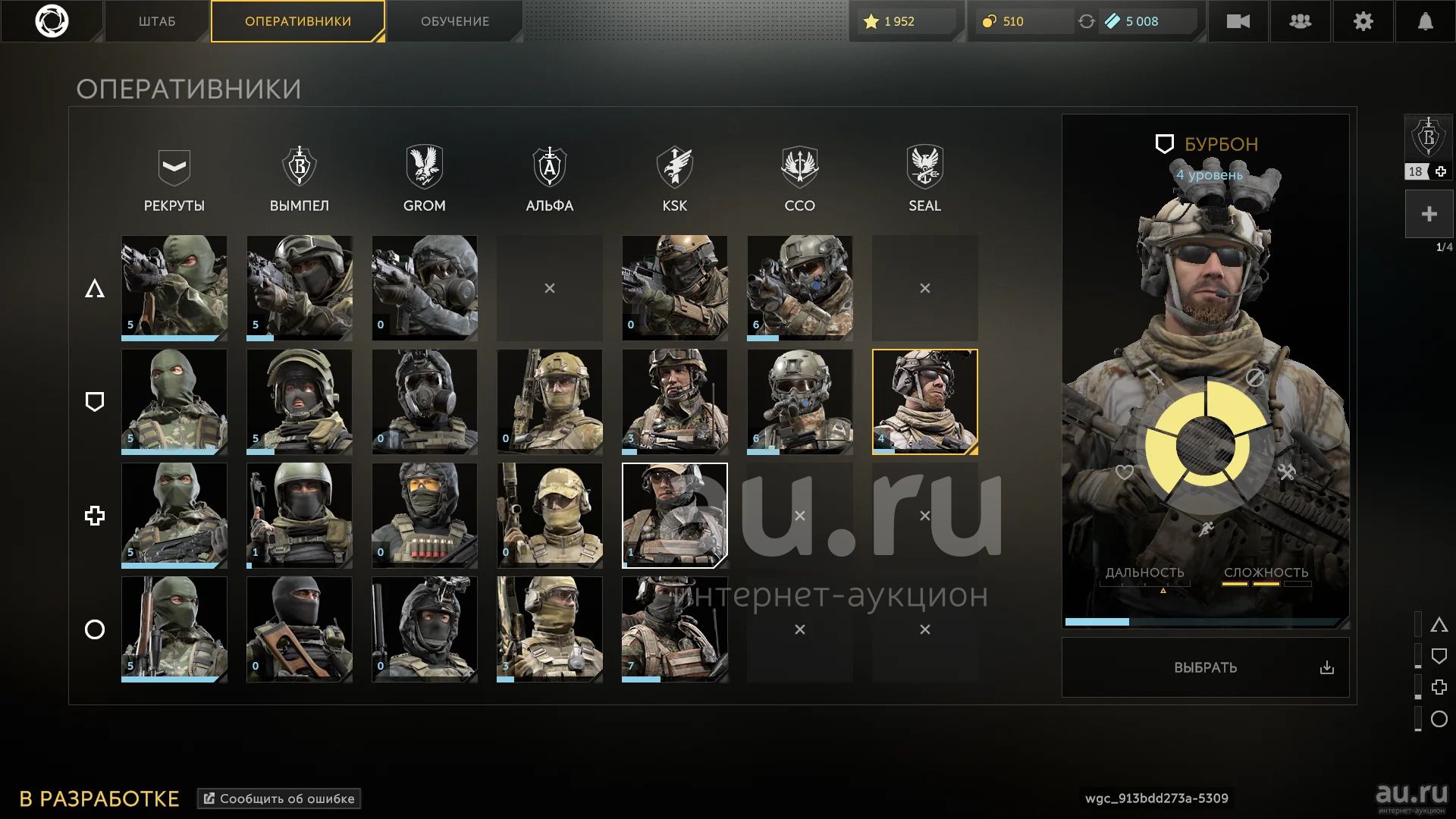Viewport: 1456px width, 819px height.
Task: Click the currency exchange arrows icon
Action: coord(1086,21)
